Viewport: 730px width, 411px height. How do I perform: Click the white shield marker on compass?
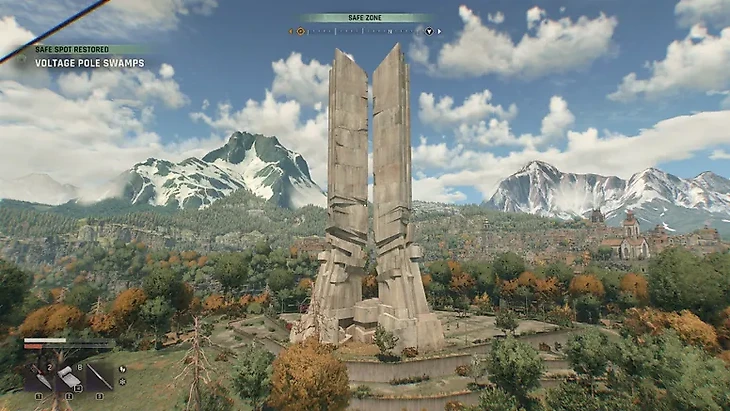(x=429, y=31)
